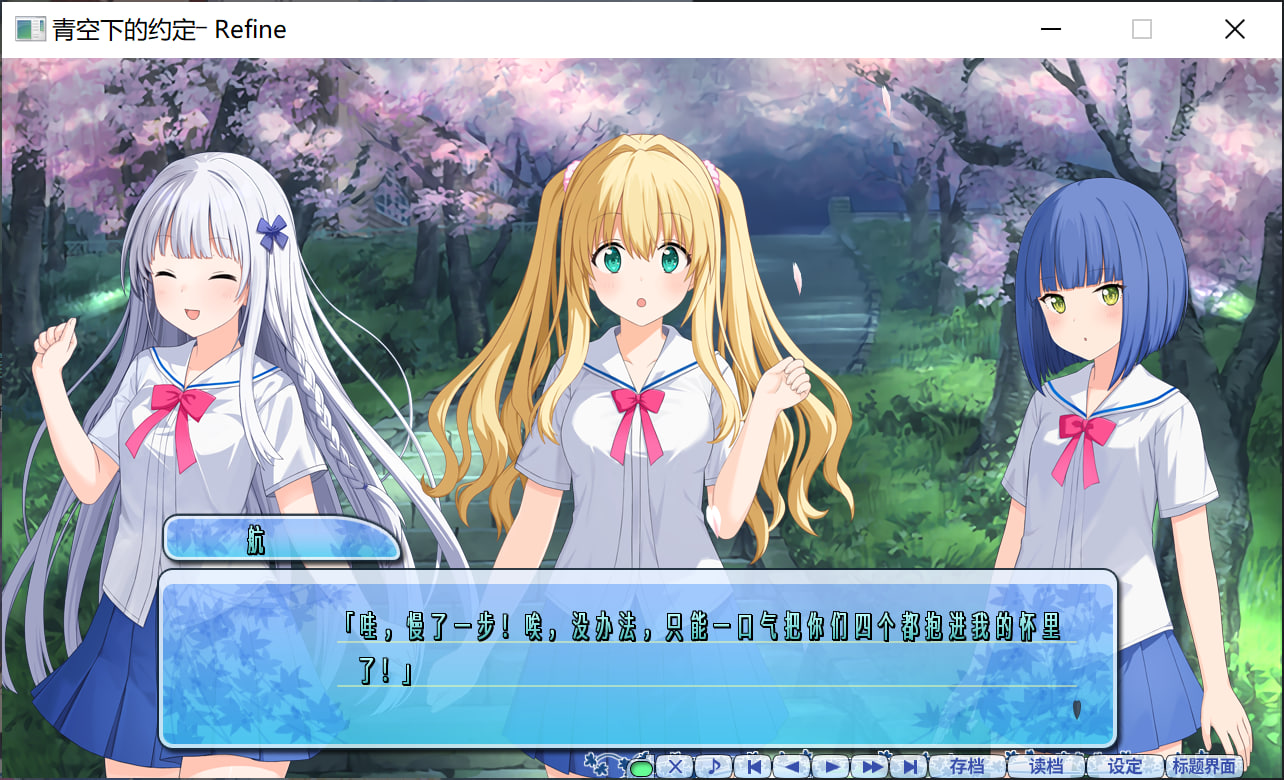Click the music note voice replay button
Screen dimensions: 1284x780
click(714, 767)
